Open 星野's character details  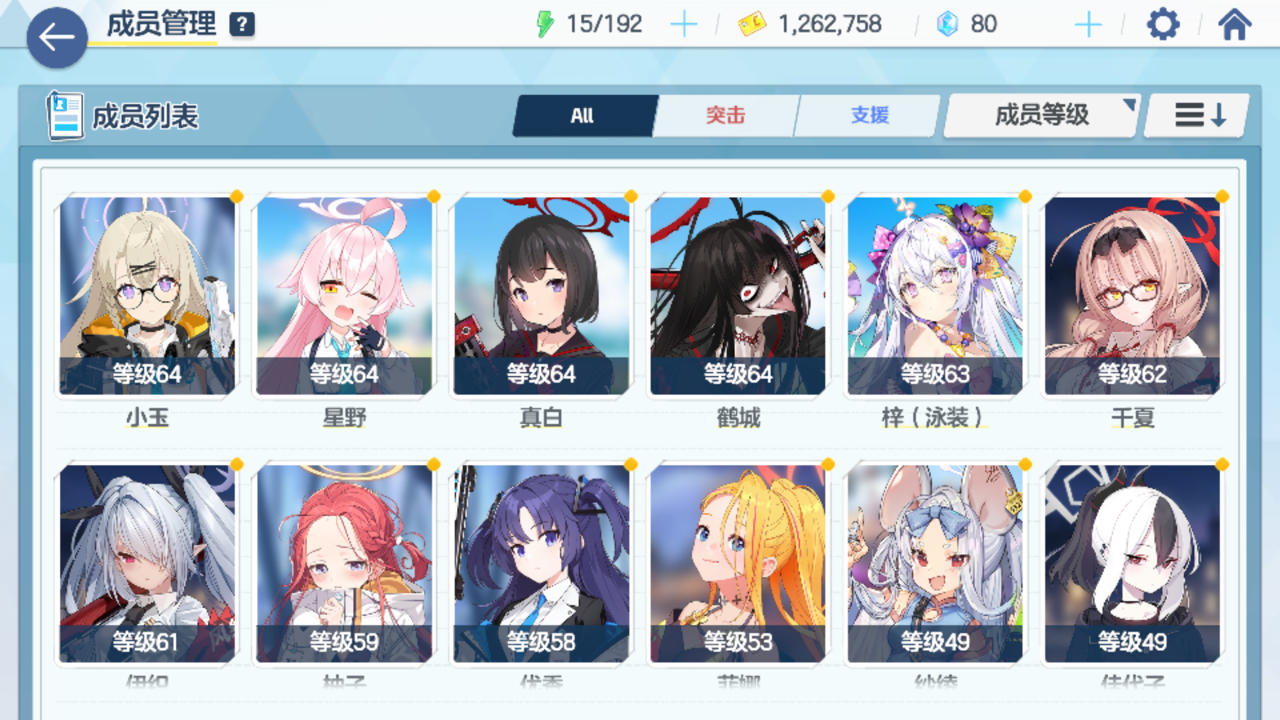coord(344,293)
